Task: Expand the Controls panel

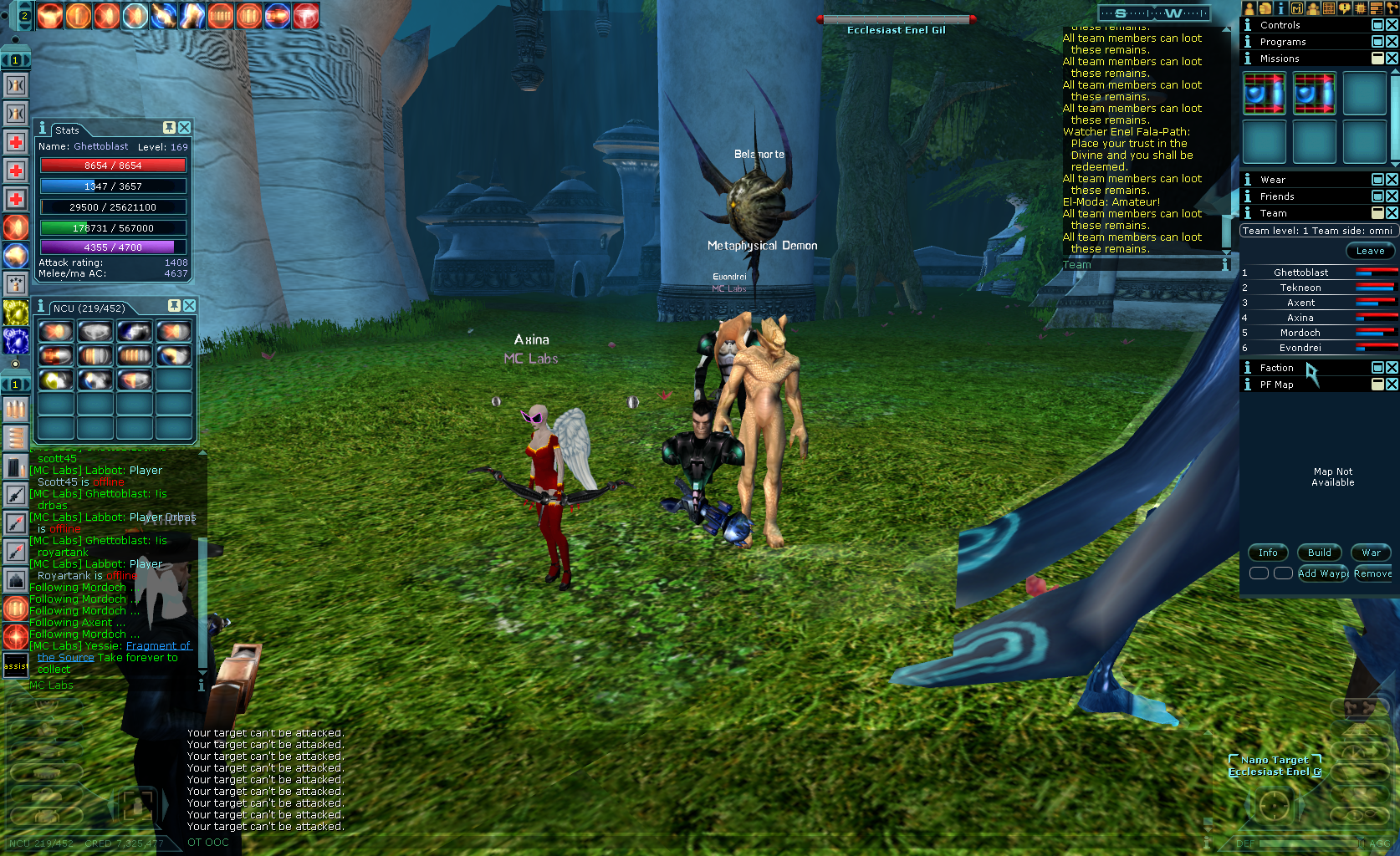Action: (x=1377, y=25)
